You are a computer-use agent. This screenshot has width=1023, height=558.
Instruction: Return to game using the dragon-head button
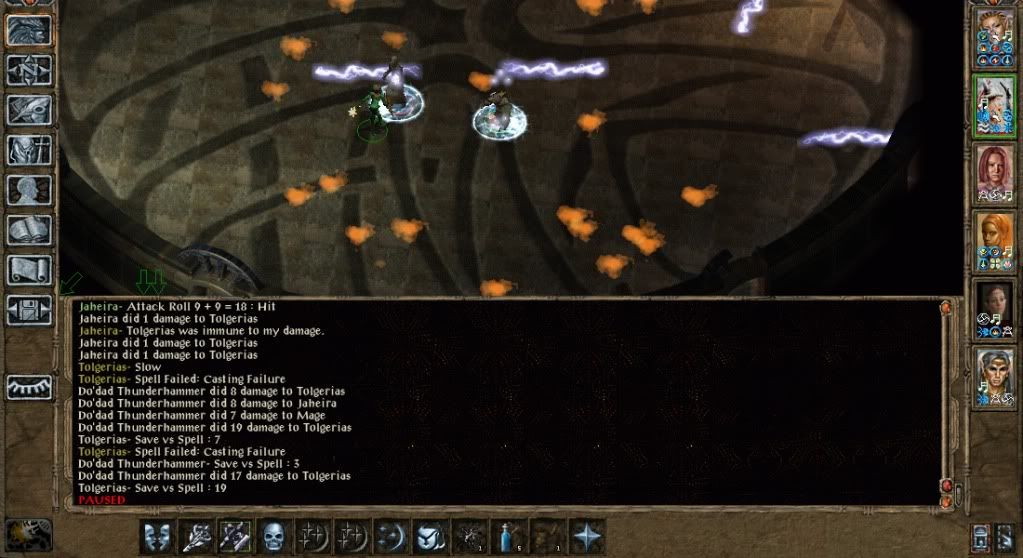[x=29, y=30]
